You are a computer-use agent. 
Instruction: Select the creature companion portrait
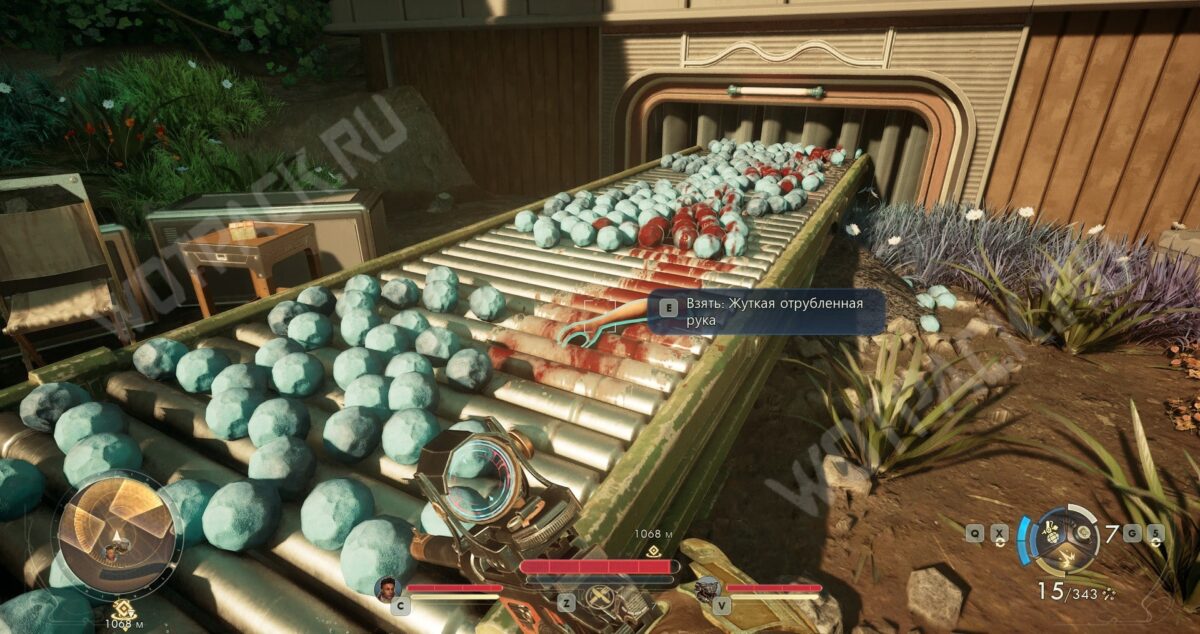coord(708,588)
